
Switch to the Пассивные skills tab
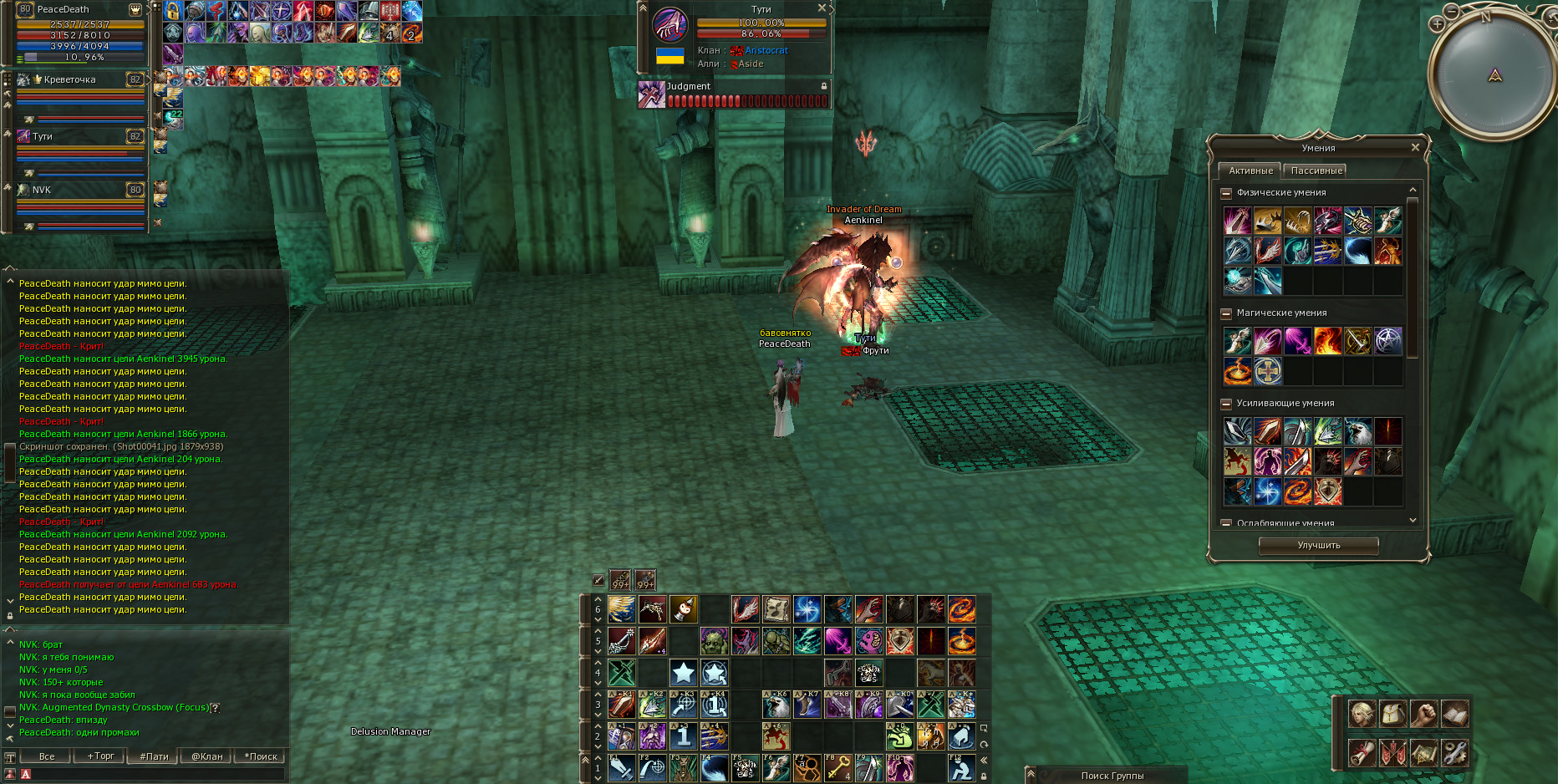1316,171
